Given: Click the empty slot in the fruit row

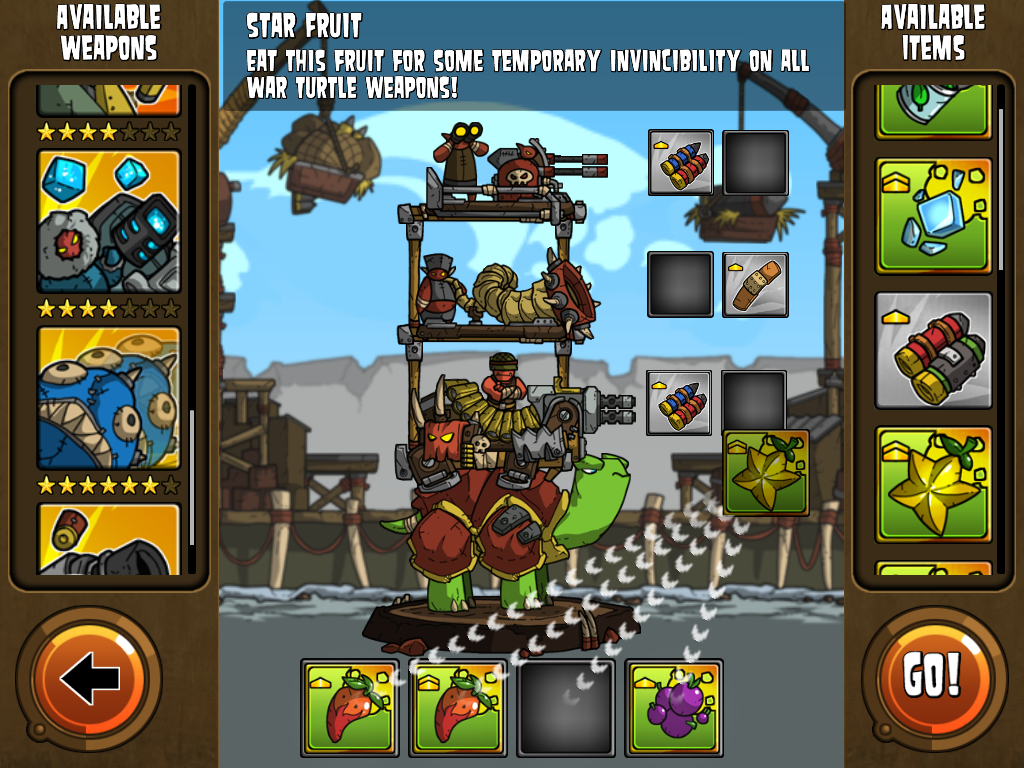Looking at the screenshot, I should tap(566, 707).
